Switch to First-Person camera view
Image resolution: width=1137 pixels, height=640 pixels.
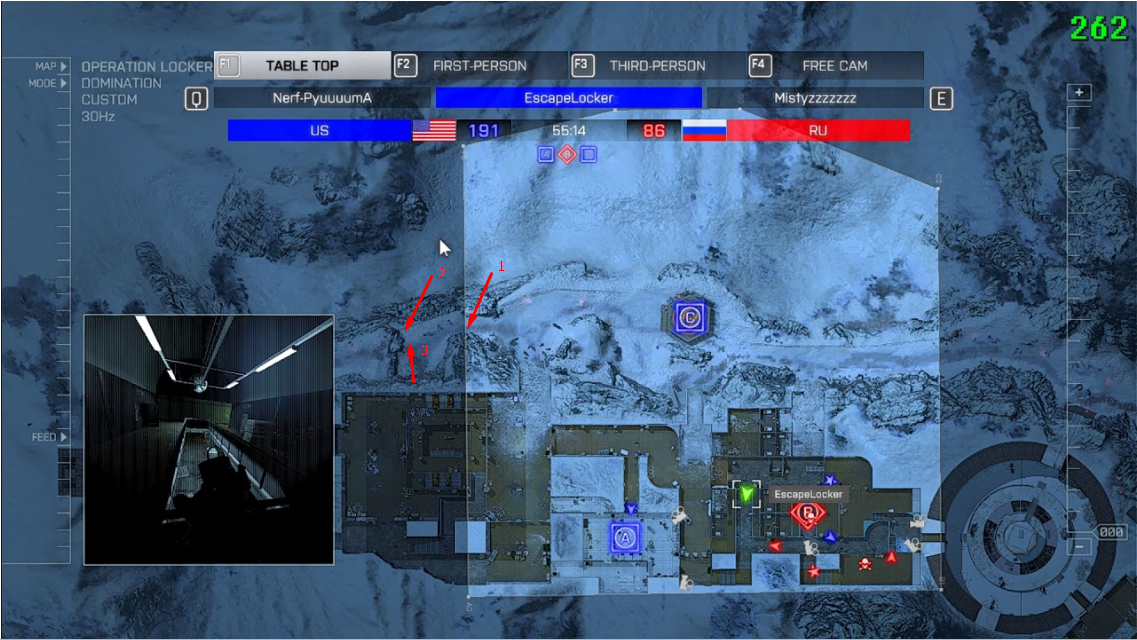479,66
